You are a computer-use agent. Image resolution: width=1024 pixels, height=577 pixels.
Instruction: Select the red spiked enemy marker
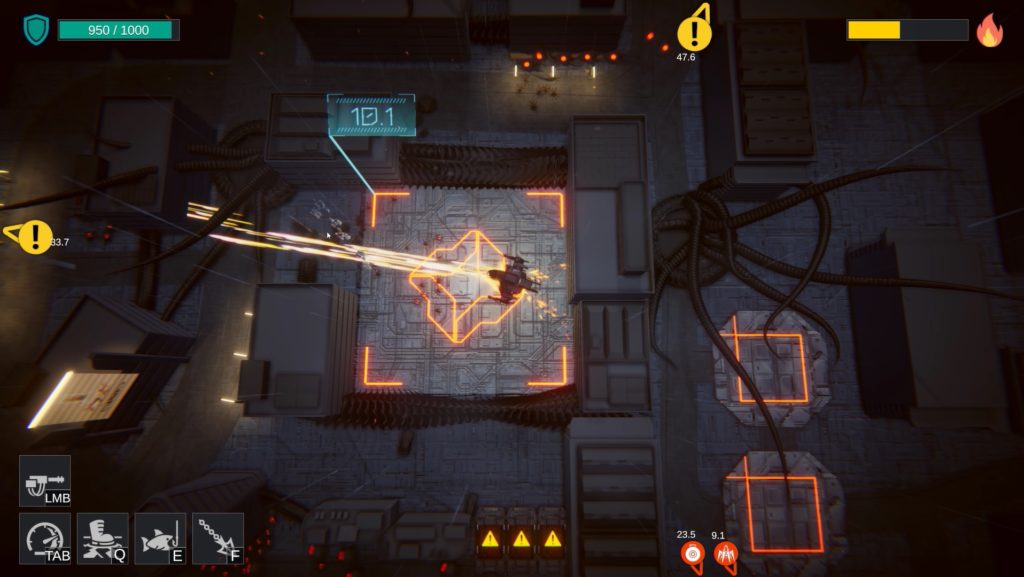tap(726, 554)
